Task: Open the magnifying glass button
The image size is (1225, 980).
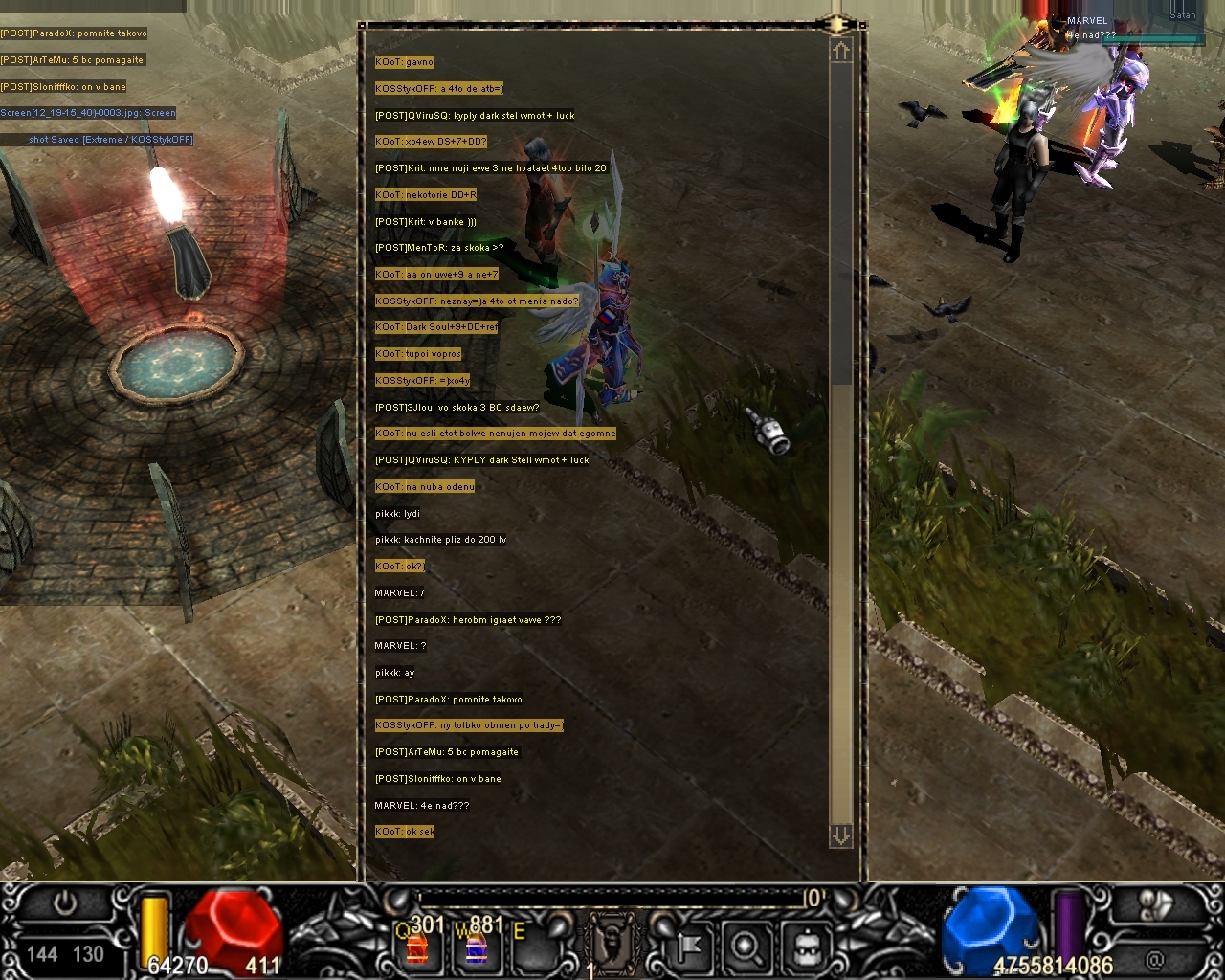Action: click(x=746, y=947)
